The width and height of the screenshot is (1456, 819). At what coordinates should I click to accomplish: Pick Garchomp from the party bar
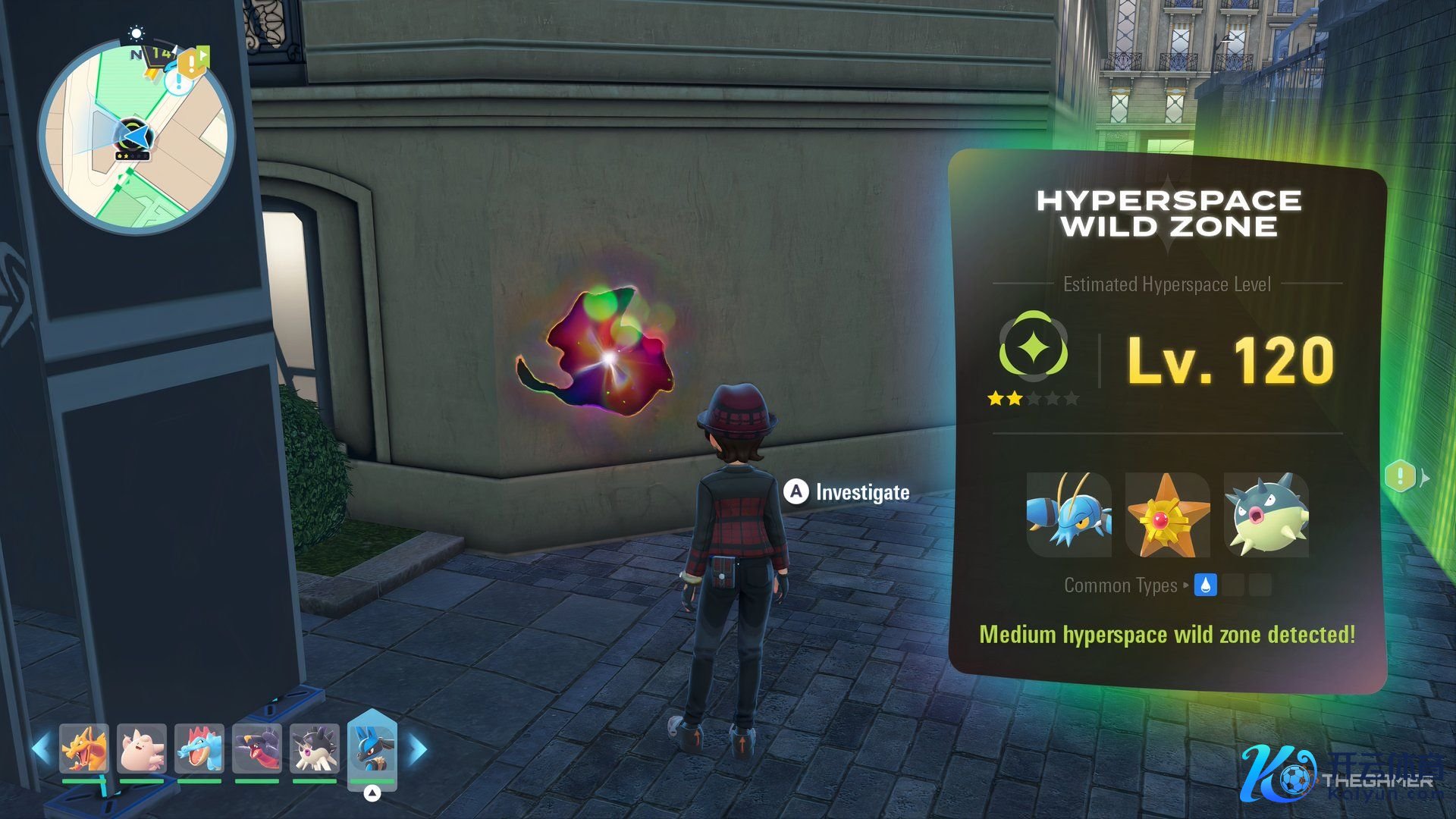coord(257,748)
